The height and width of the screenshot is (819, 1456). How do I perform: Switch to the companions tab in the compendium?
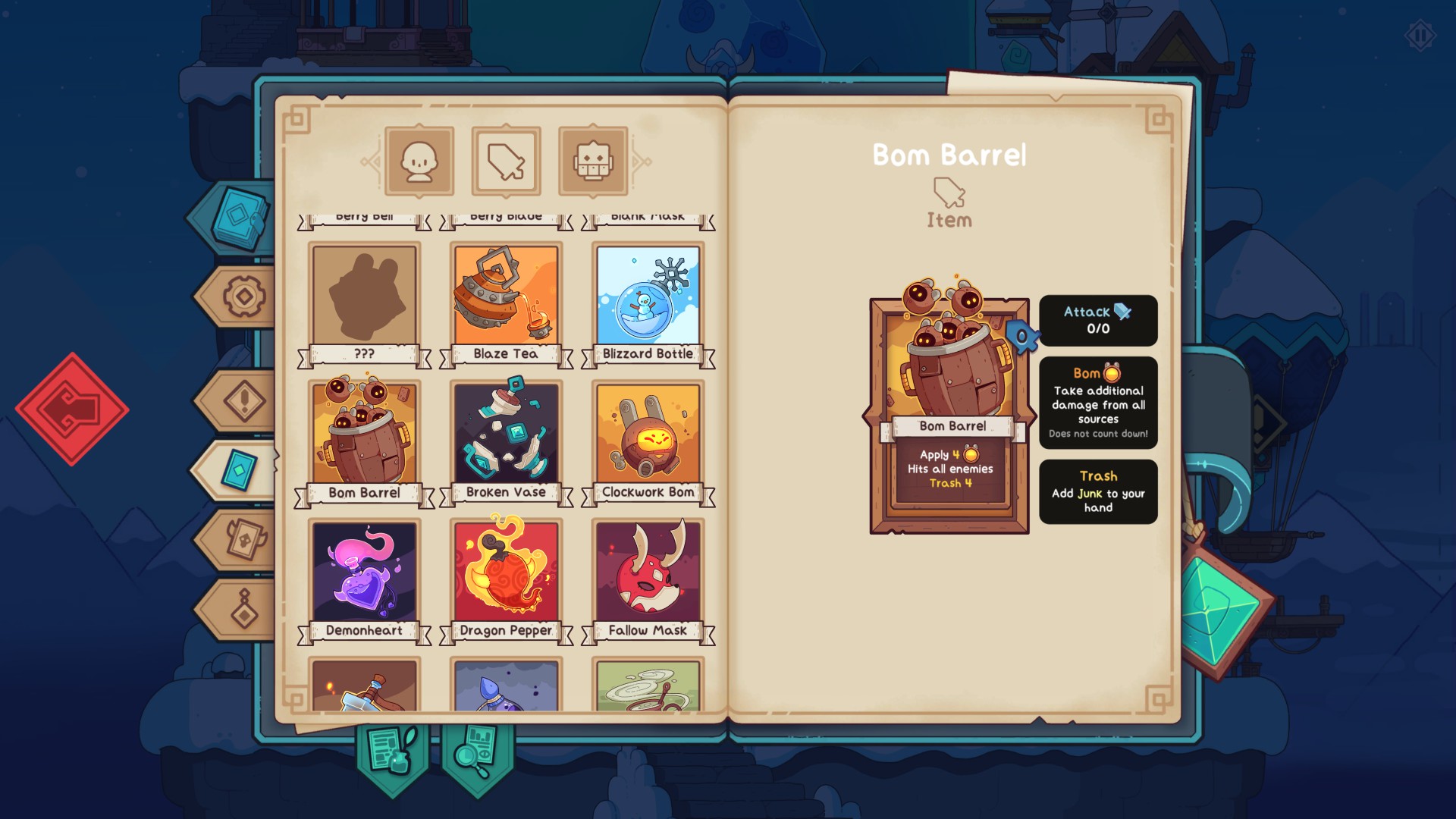click(419, 161)
